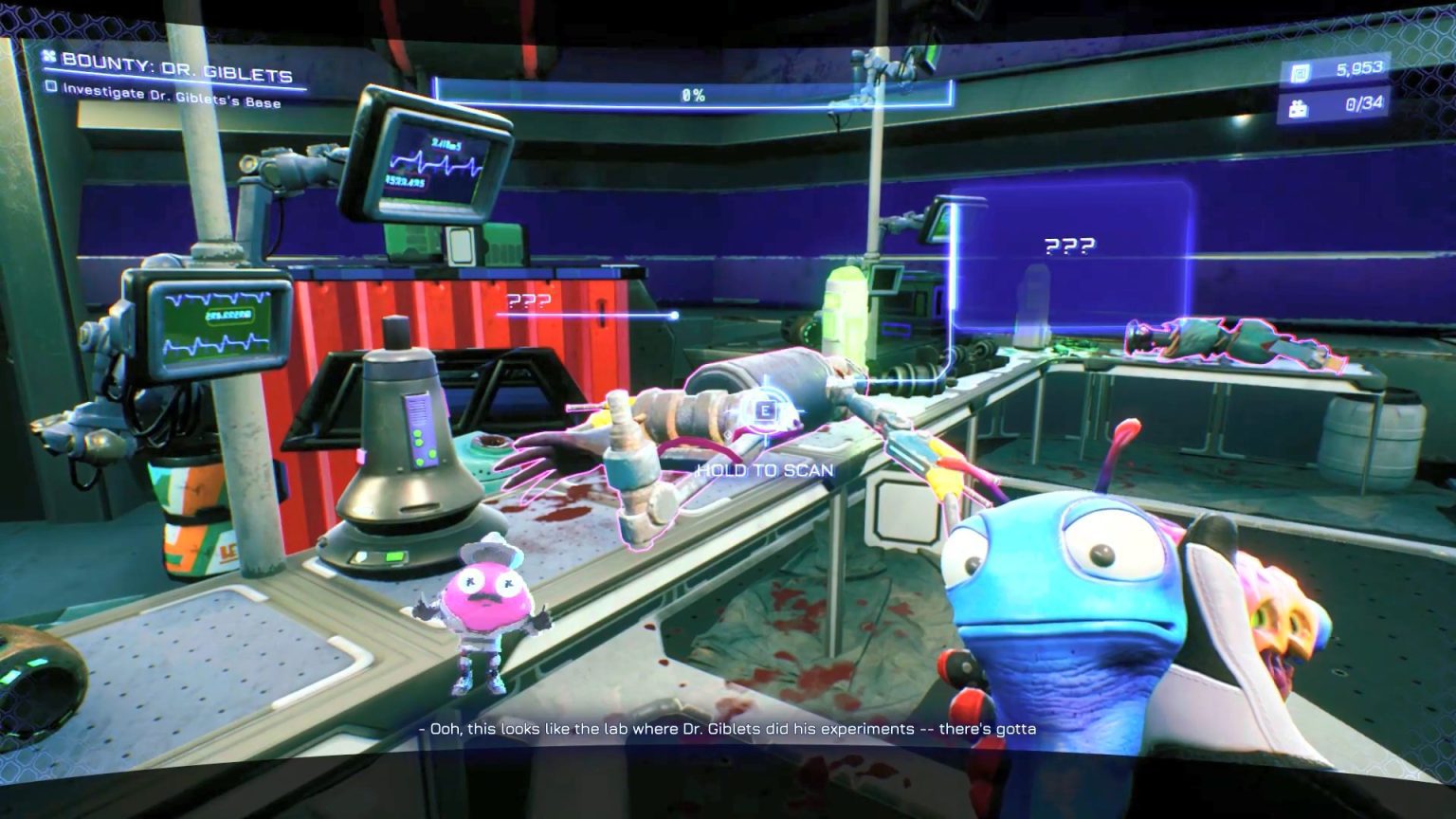
Task: Select the HOLD TO SCAN text prompt
Action: pyautogui.click(x=766, y=468)
